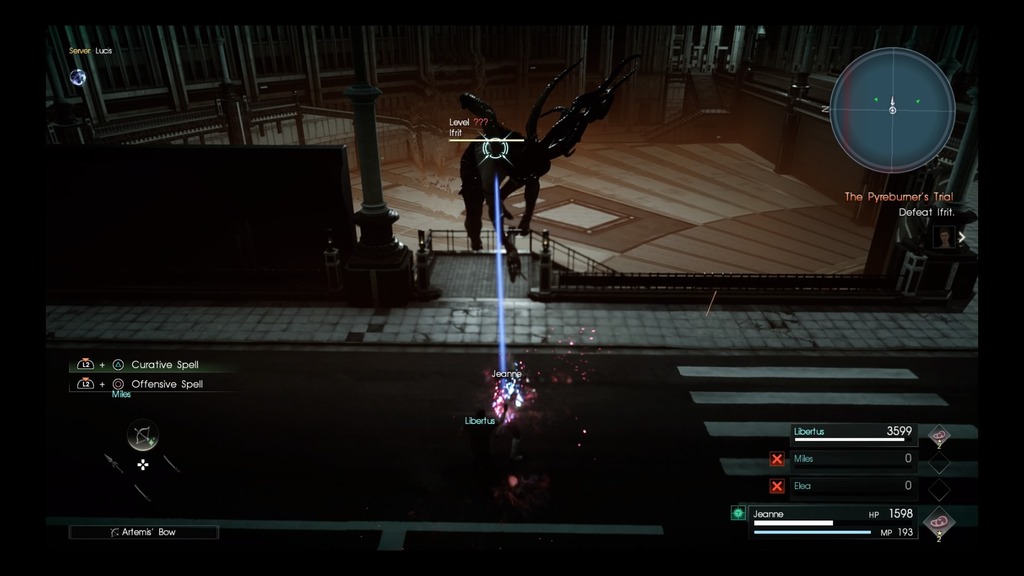Switch to the spear weapon slot
Viewport: 1024px width, 576px height.
pyautogui.click(x=113, y=463)
